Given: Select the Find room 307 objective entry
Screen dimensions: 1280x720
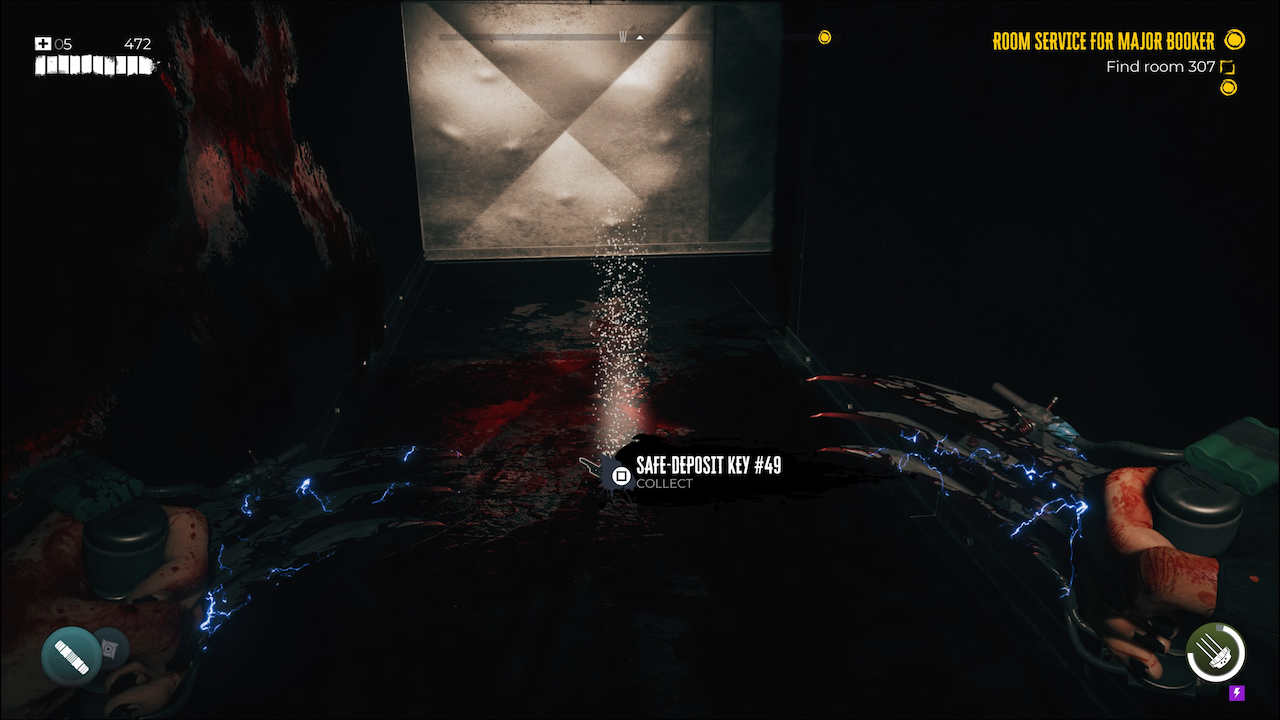Looking at the screenshot, I should tap(1160, 66).
